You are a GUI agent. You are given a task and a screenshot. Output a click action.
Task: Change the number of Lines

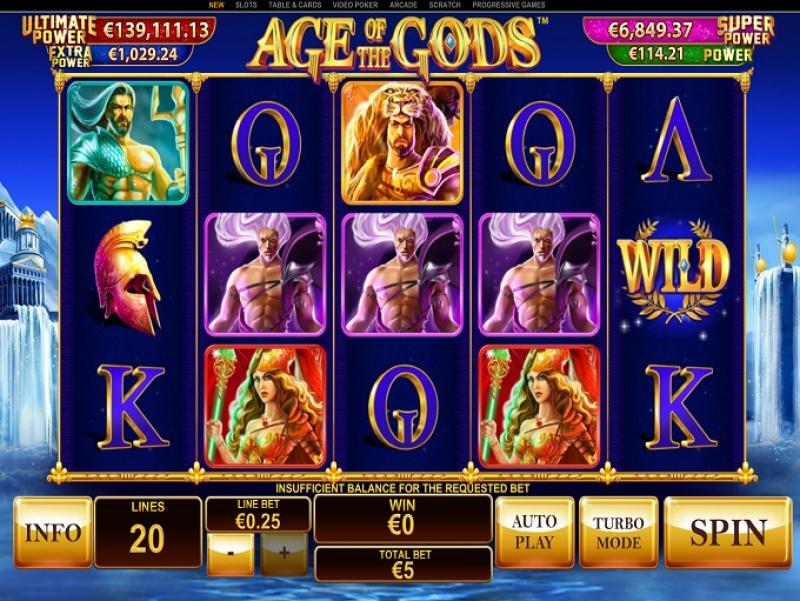147,532
